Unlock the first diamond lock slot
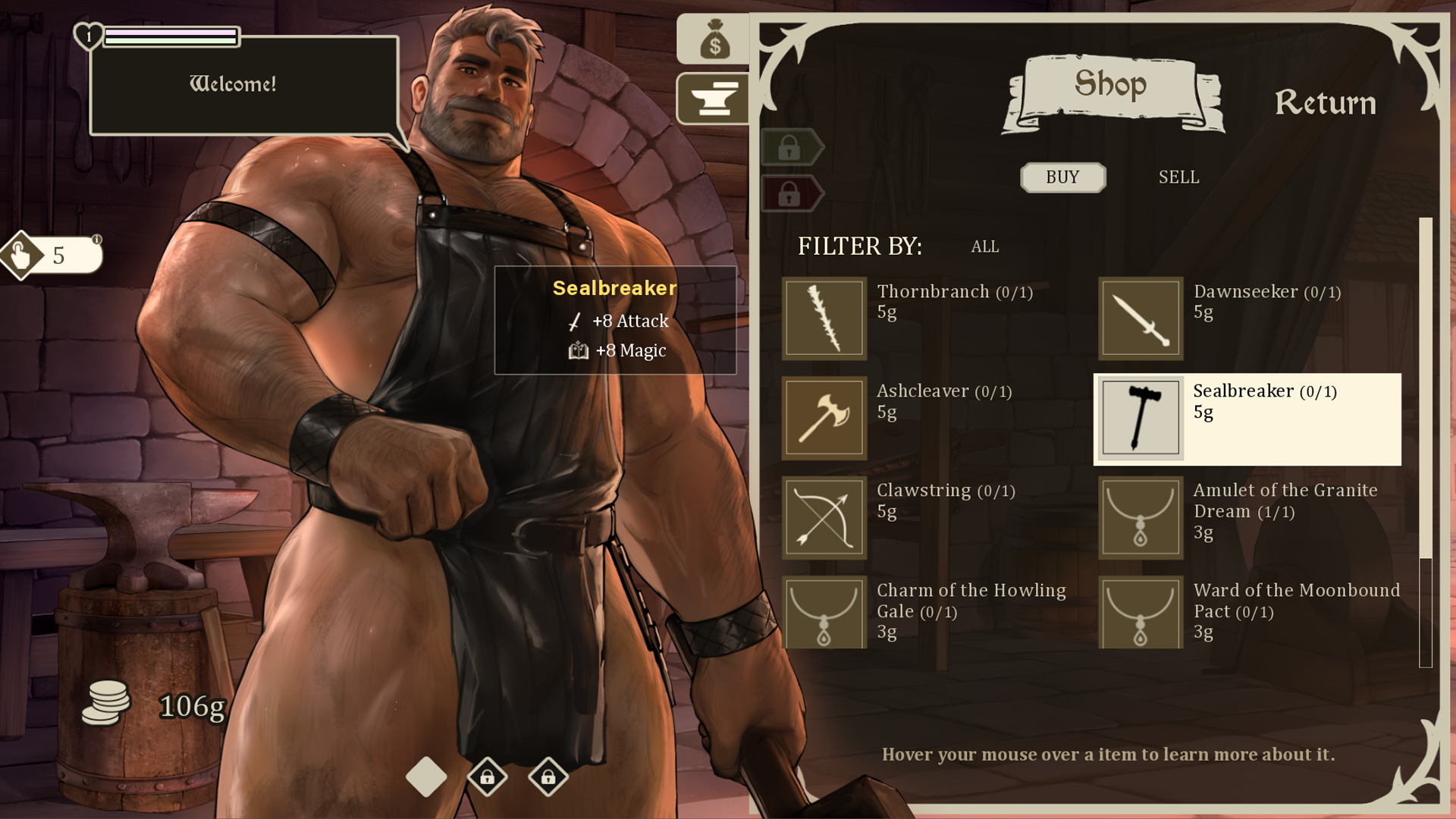 (x=489, y=777)
